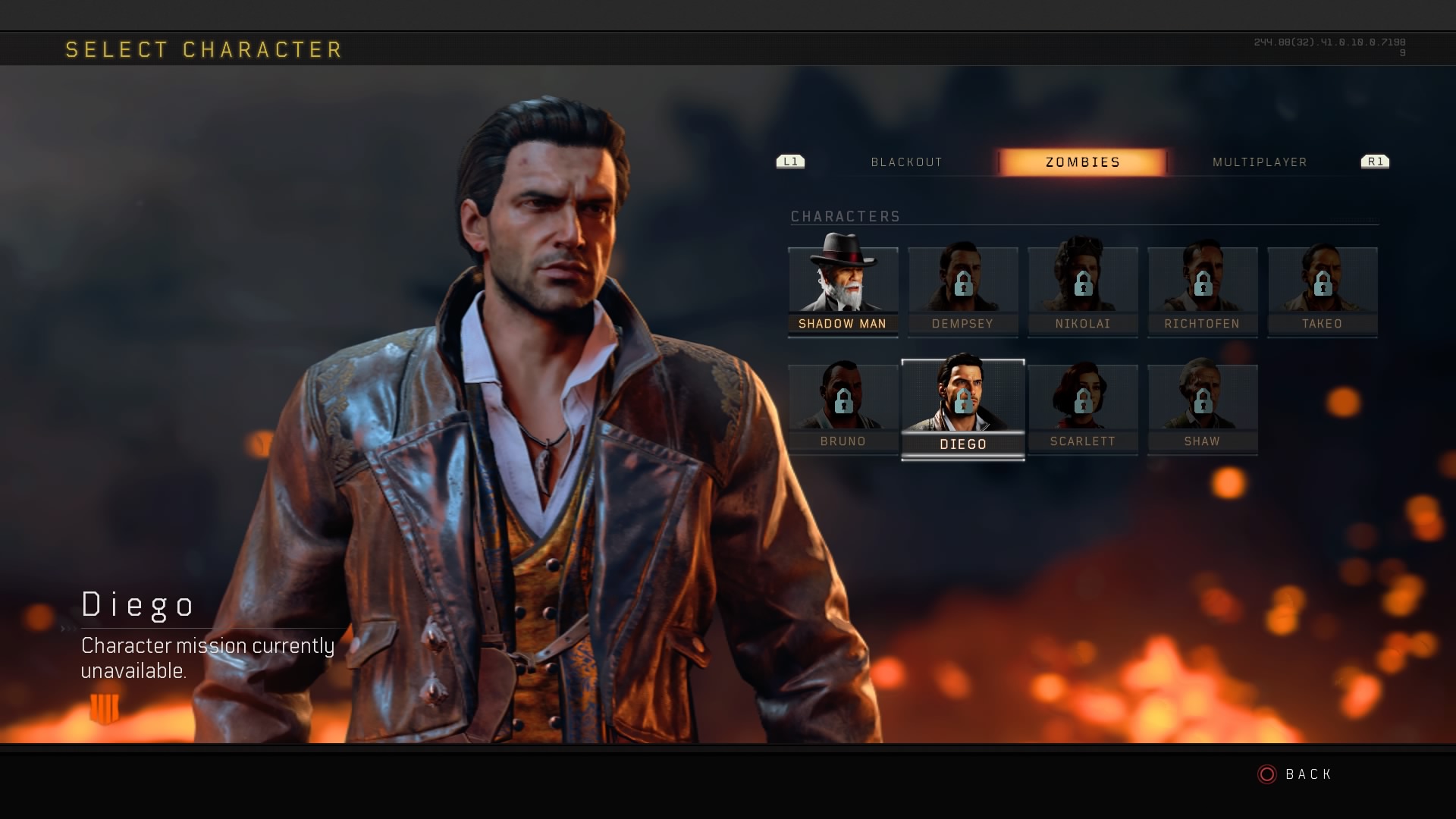Open the Multiplayer tab
The width and height of the screenshot is (1456, 819).
(1260, 162)
